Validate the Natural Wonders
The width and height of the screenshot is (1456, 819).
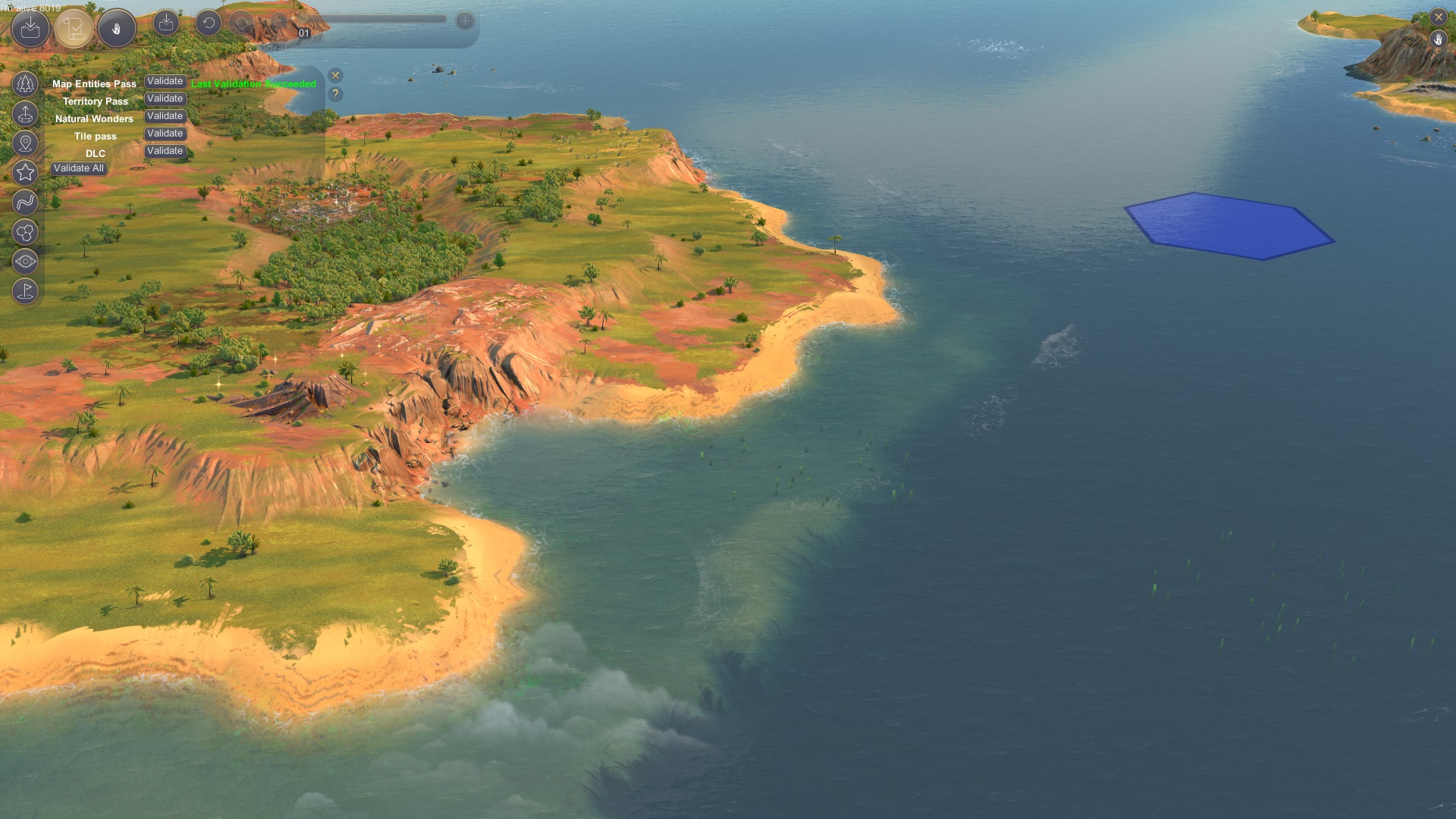165,116
